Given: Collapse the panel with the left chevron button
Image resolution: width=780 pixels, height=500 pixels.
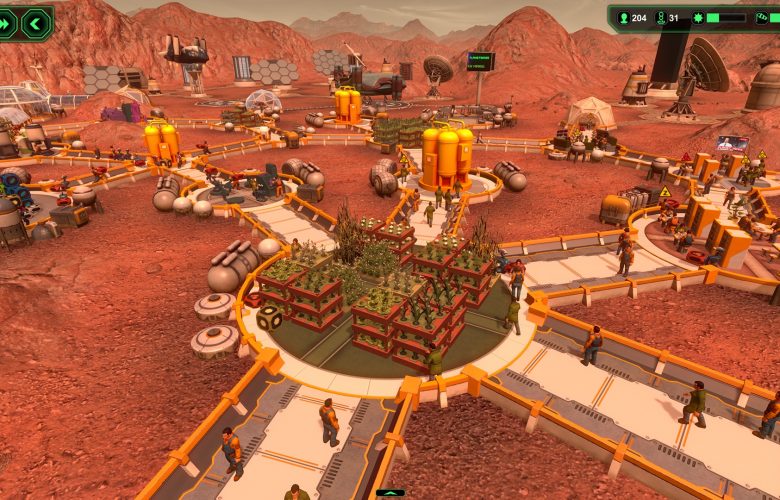Looking at the screenshot, I should (x=36, y=23).
